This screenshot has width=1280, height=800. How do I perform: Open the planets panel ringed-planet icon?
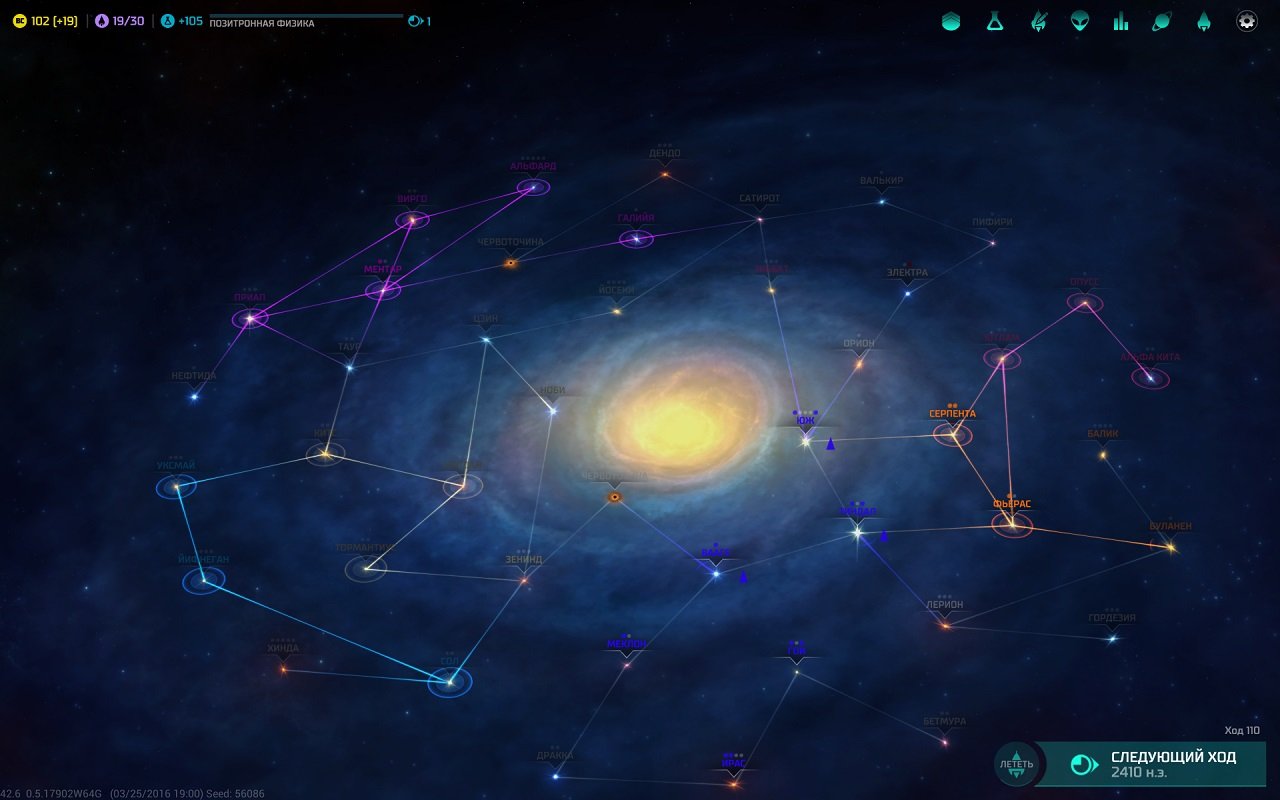[x=1160, y=20]
